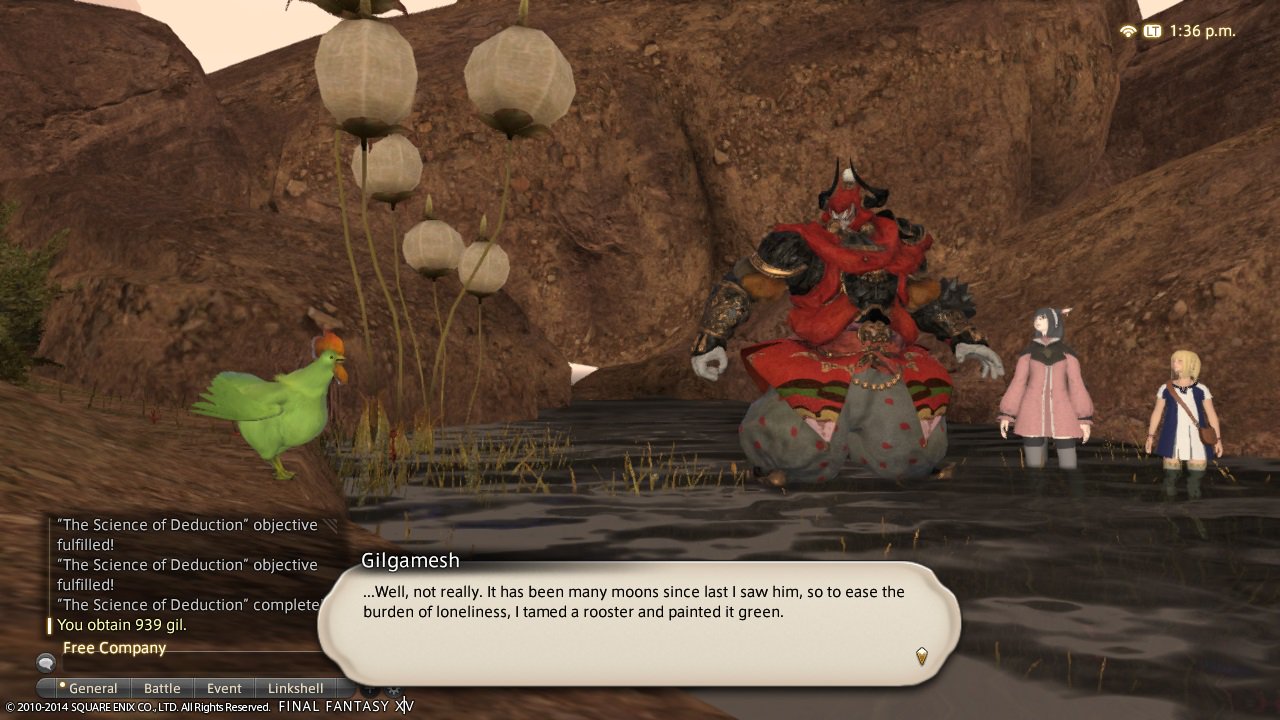
Task: Select the 'You obtain 939 gil' message
Action: [x=131, y=625]
